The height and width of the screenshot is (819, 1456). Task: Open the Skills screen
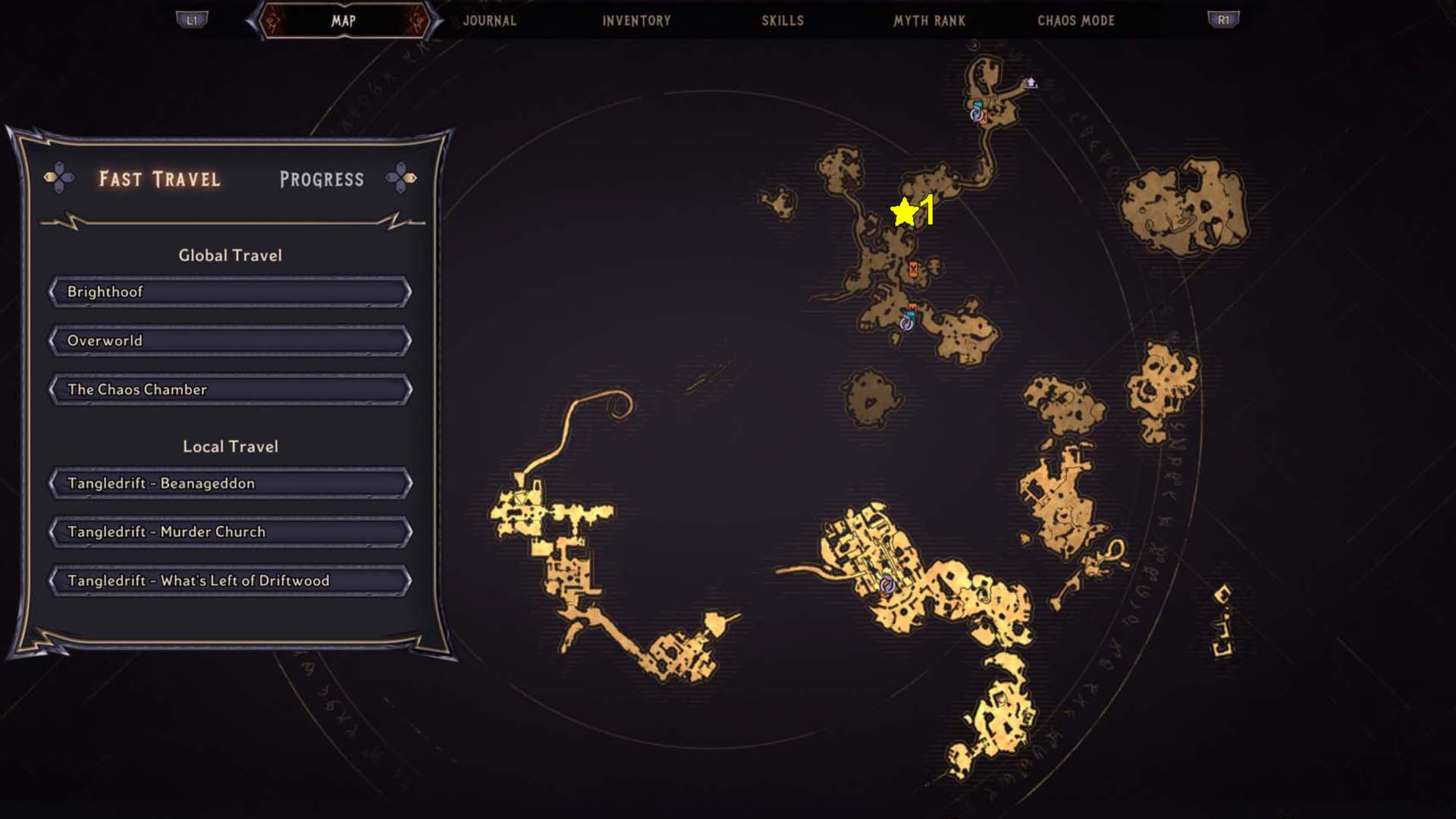coord(781,20)
